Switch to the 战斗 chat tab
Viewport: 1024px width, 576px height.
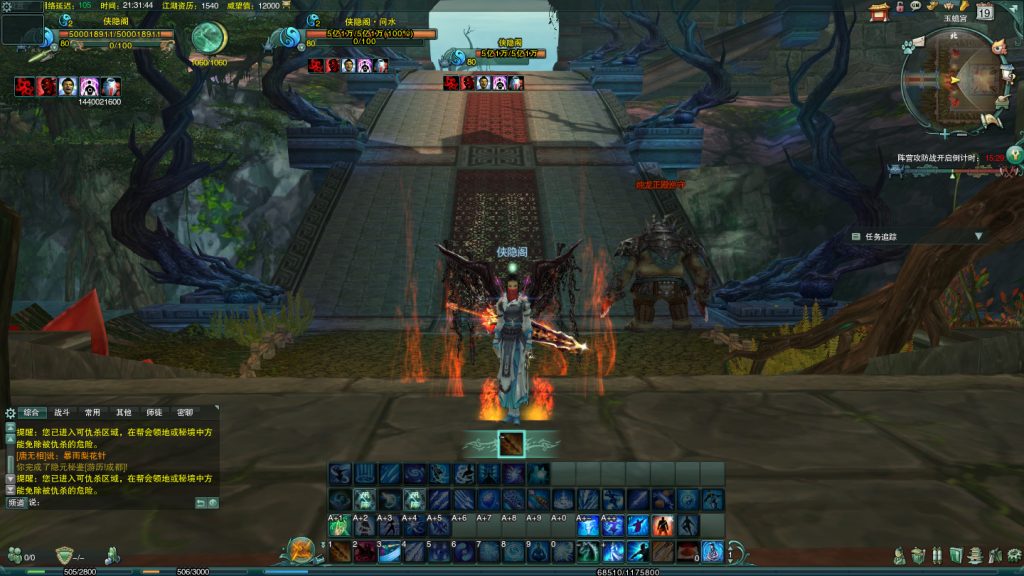click(x=62, y=412)
